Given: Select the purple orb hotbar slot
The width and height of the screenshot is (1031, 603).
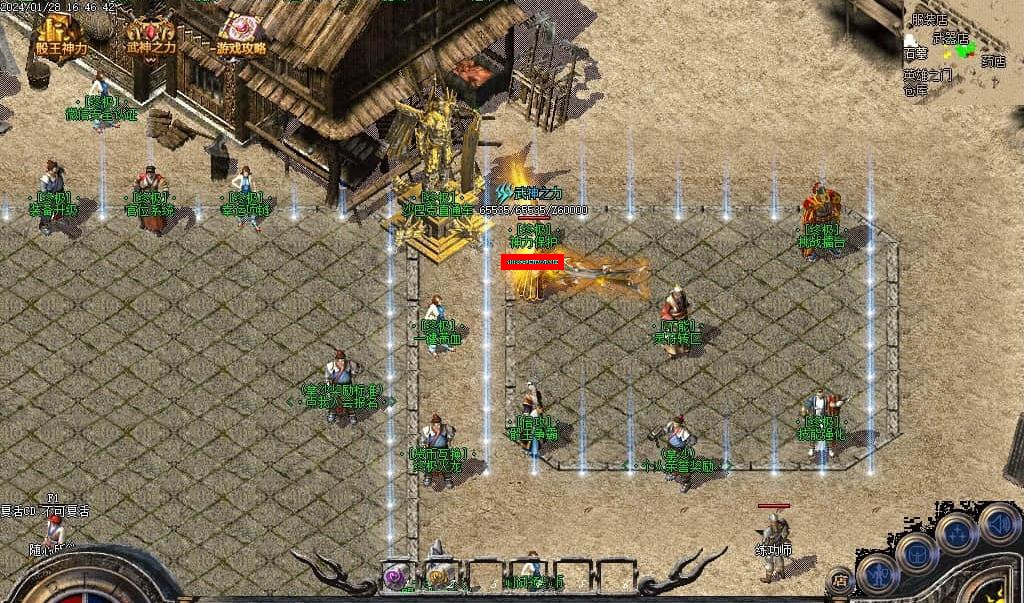Looking at the screenshot, I should [x=397, y=577].
